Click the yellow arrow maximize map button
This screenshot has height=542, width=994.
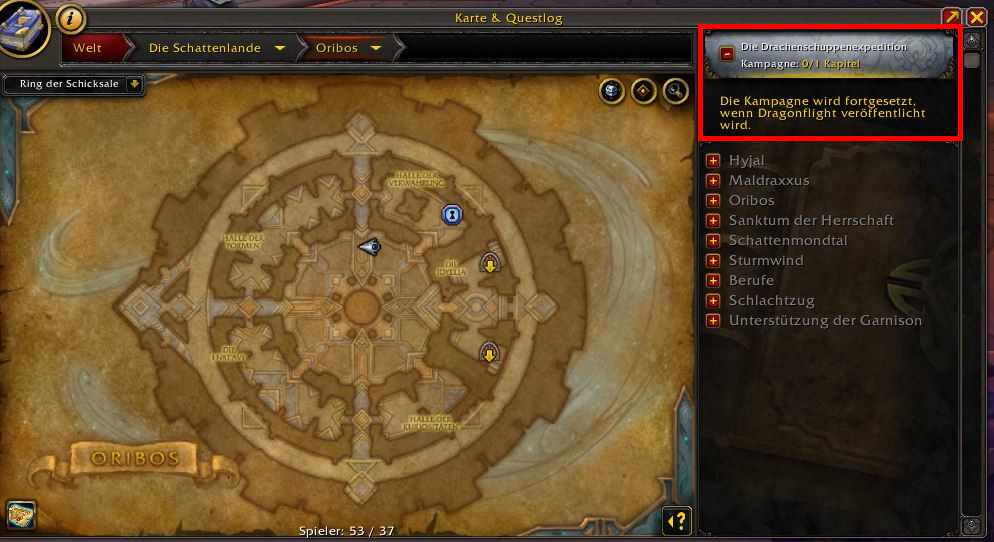coord(952,17)
